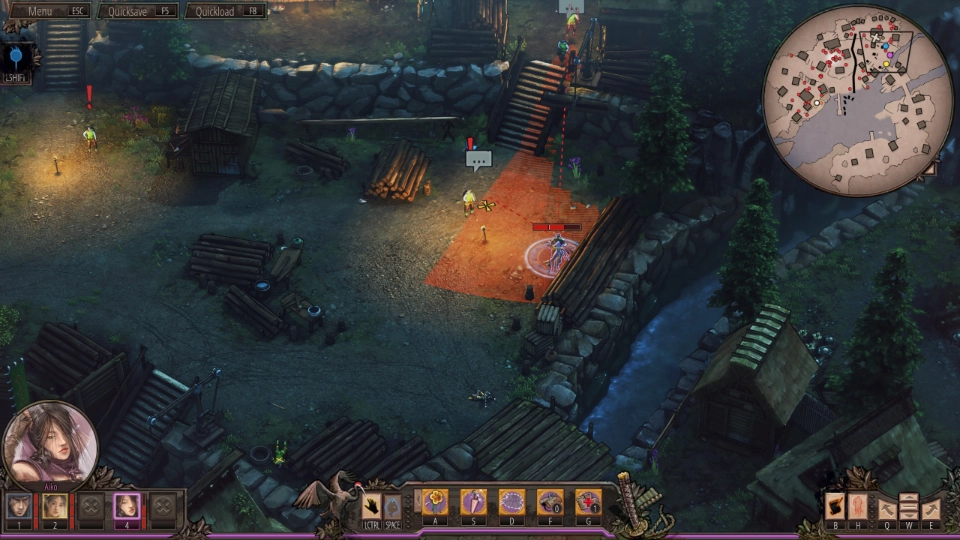This screenshot has height=540, width=960.
Task: Toggle Shadow Mode blue icon
Action: click(17, 54)
